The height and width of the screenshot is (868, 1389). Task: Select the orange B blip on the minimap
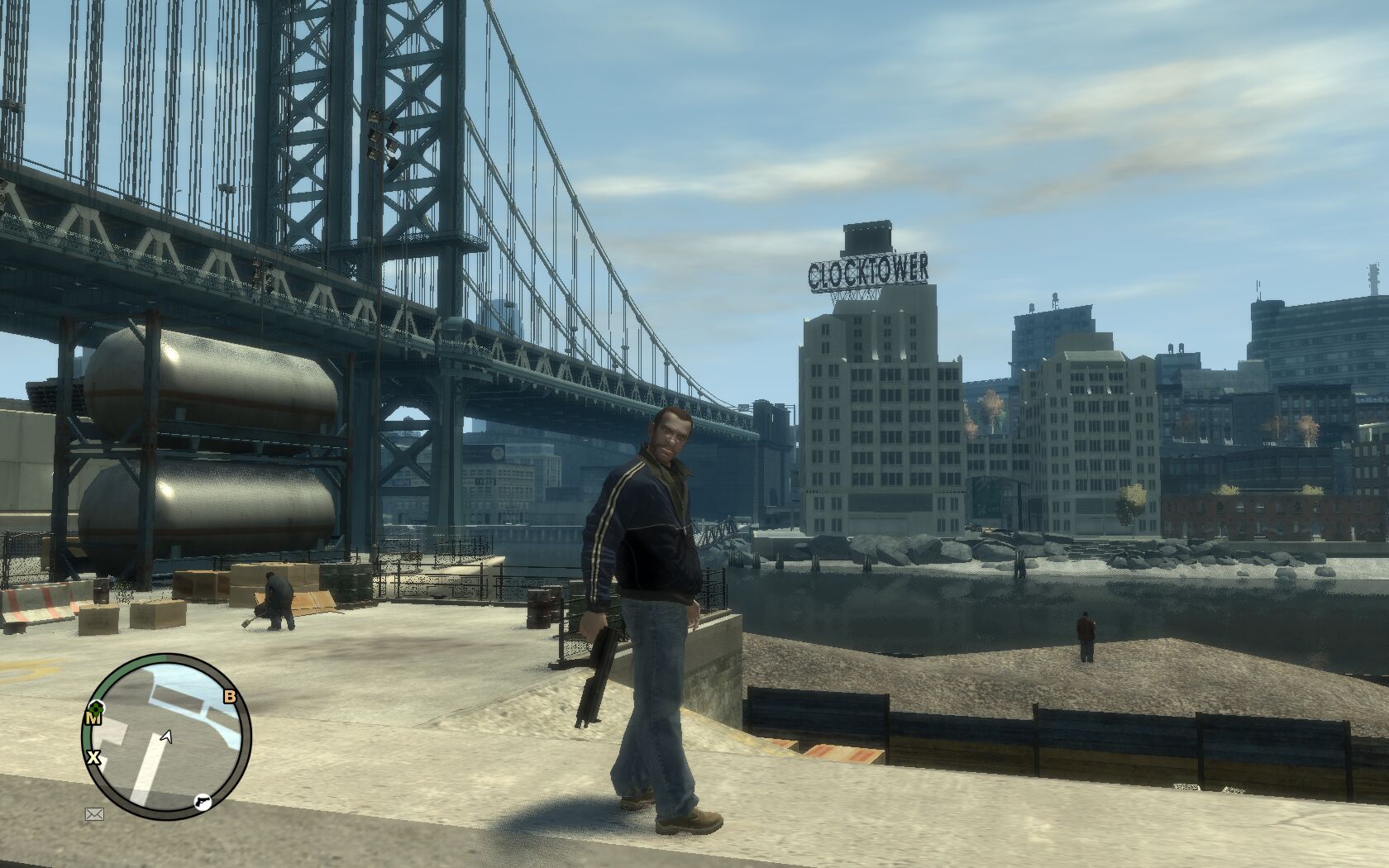(x=230, y=698)
